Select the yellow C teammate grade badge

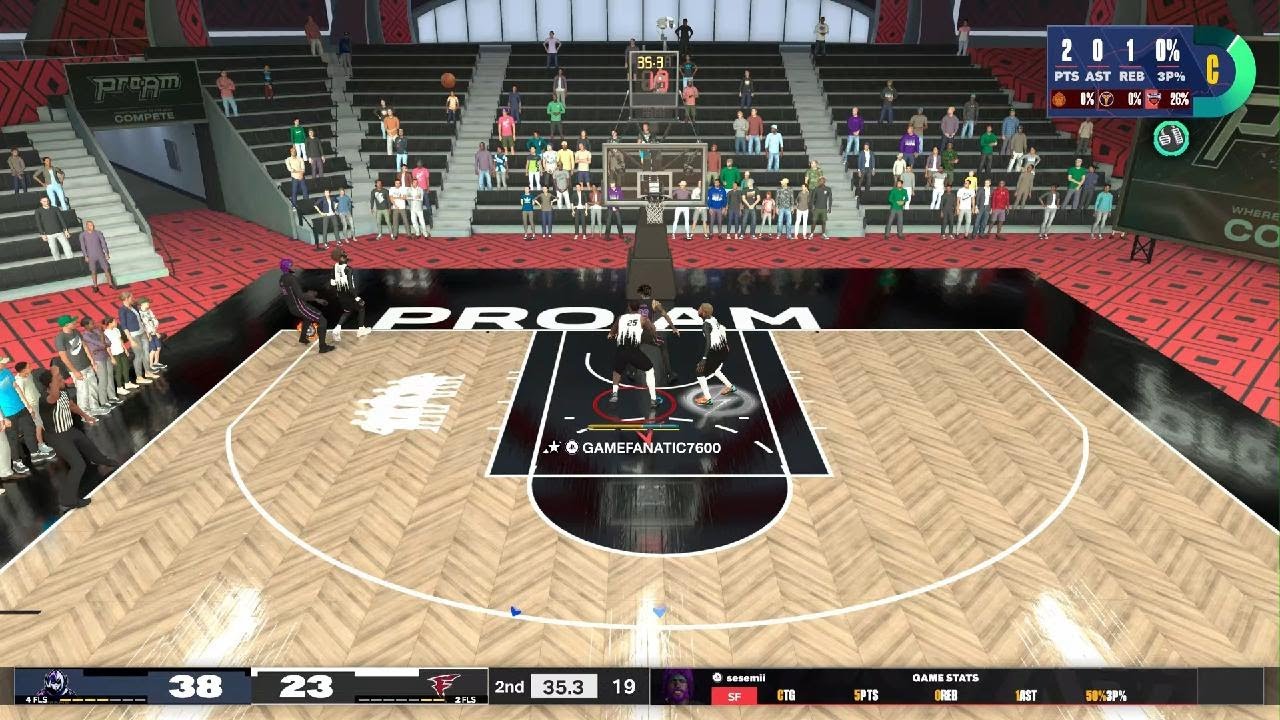(1213, 69)
